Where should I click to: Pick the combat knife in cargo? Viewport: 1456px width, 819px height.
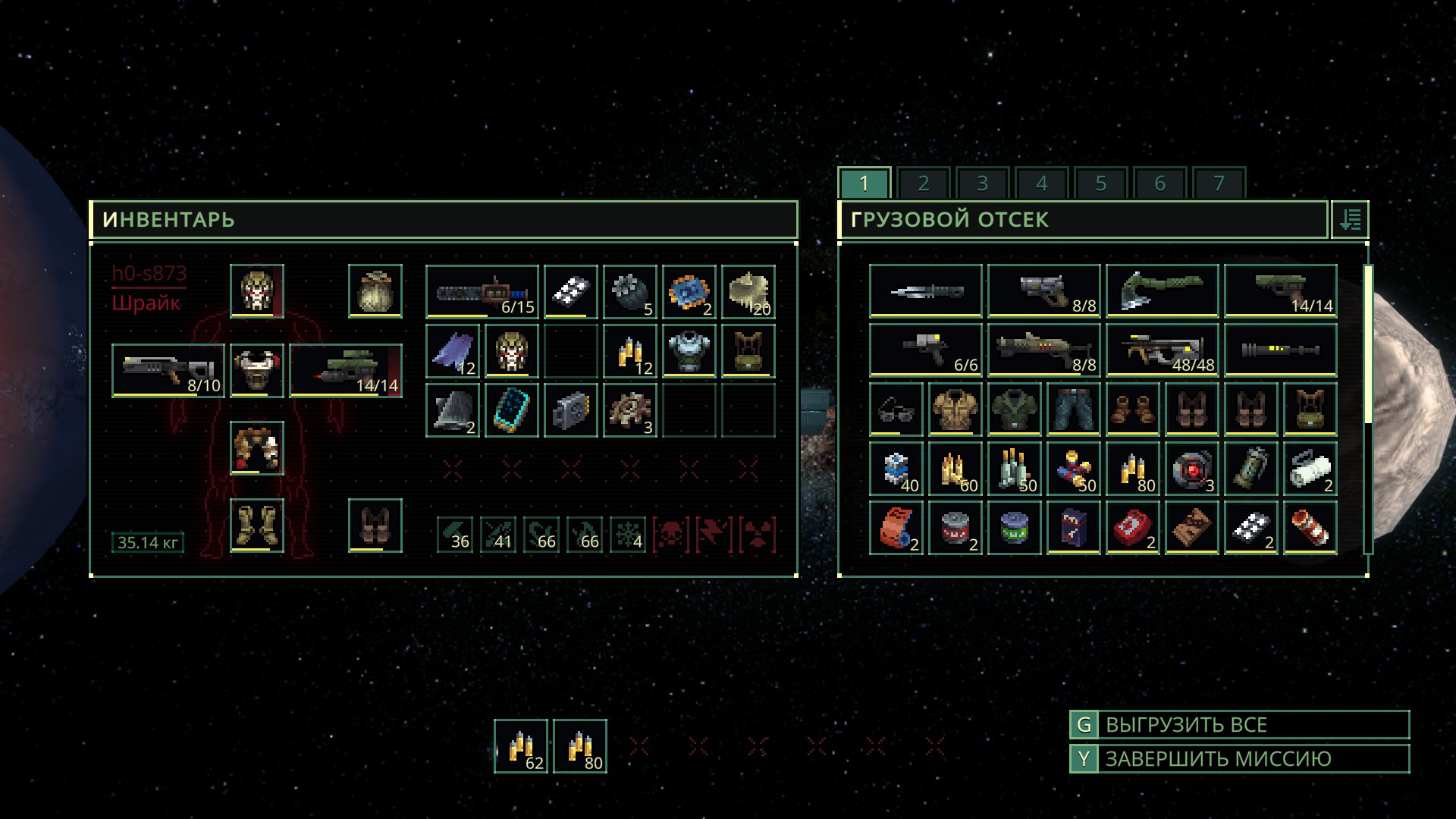click(x=926, y=291)
